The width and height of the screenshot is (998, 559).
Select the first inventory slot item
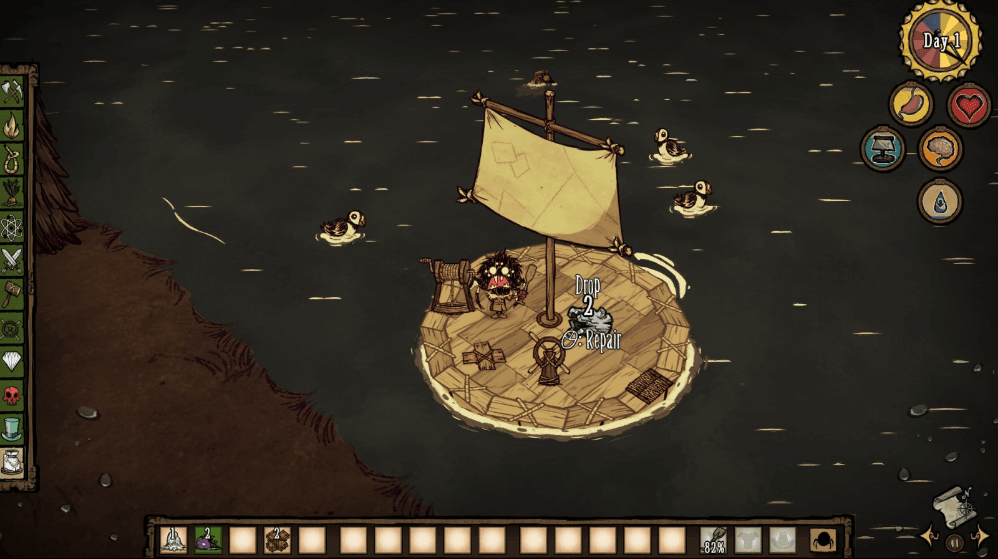click(x=173, y=540)
